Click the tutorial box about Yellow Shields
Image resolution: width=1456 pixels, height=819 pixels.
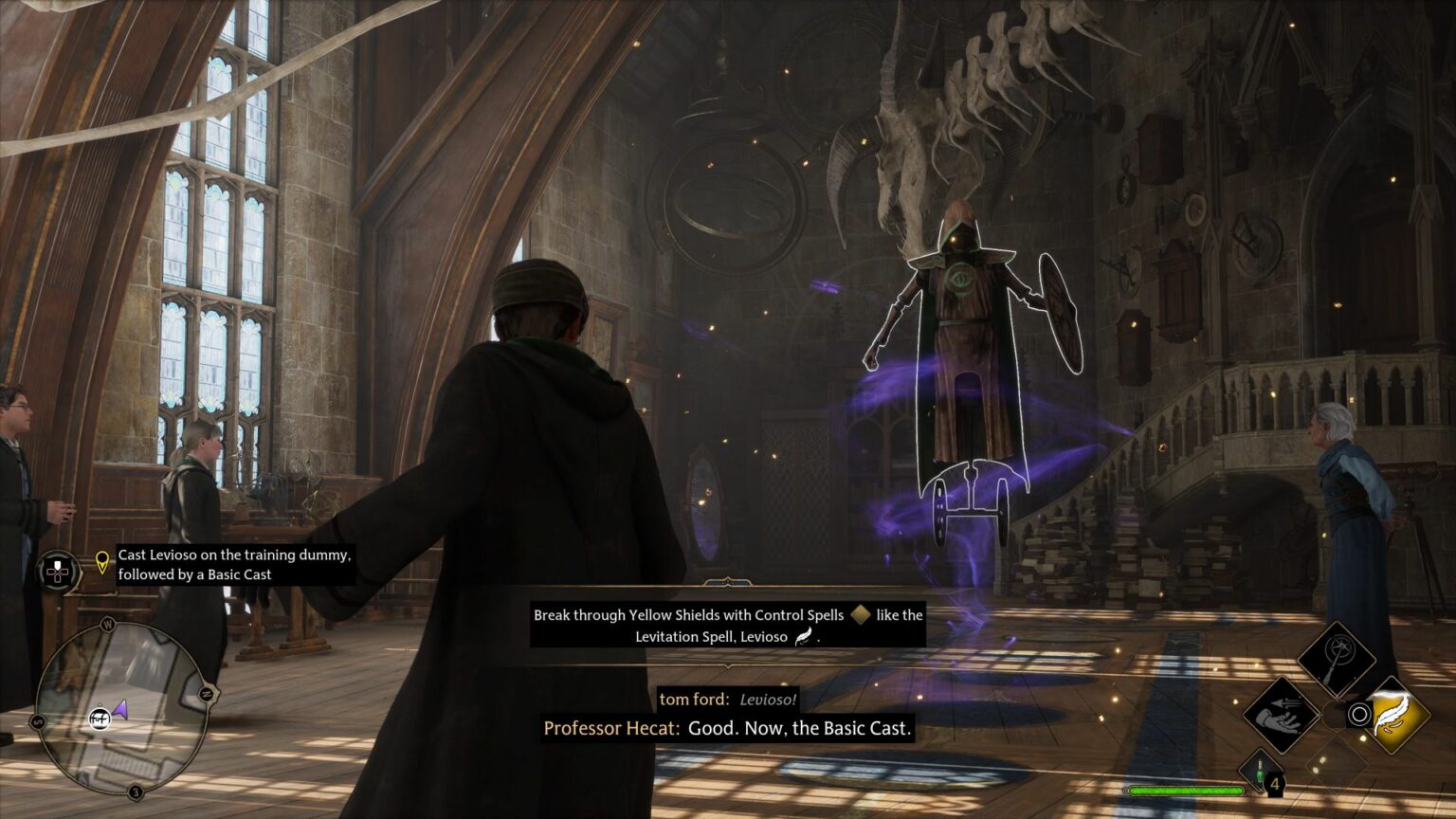click(x=727, y=626)
